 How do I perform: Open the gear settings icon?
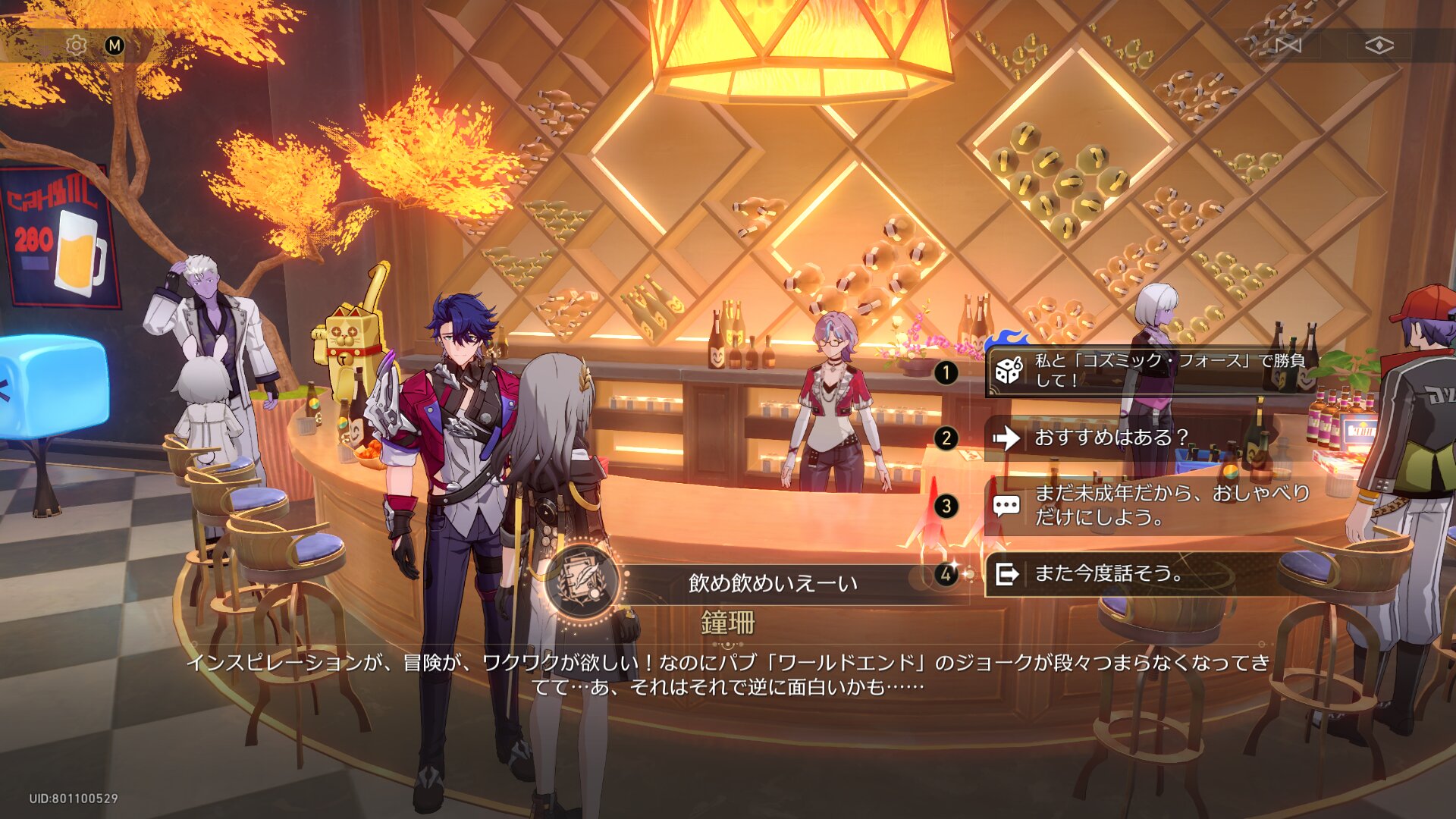pyautogui.click(x=76, y=45)
